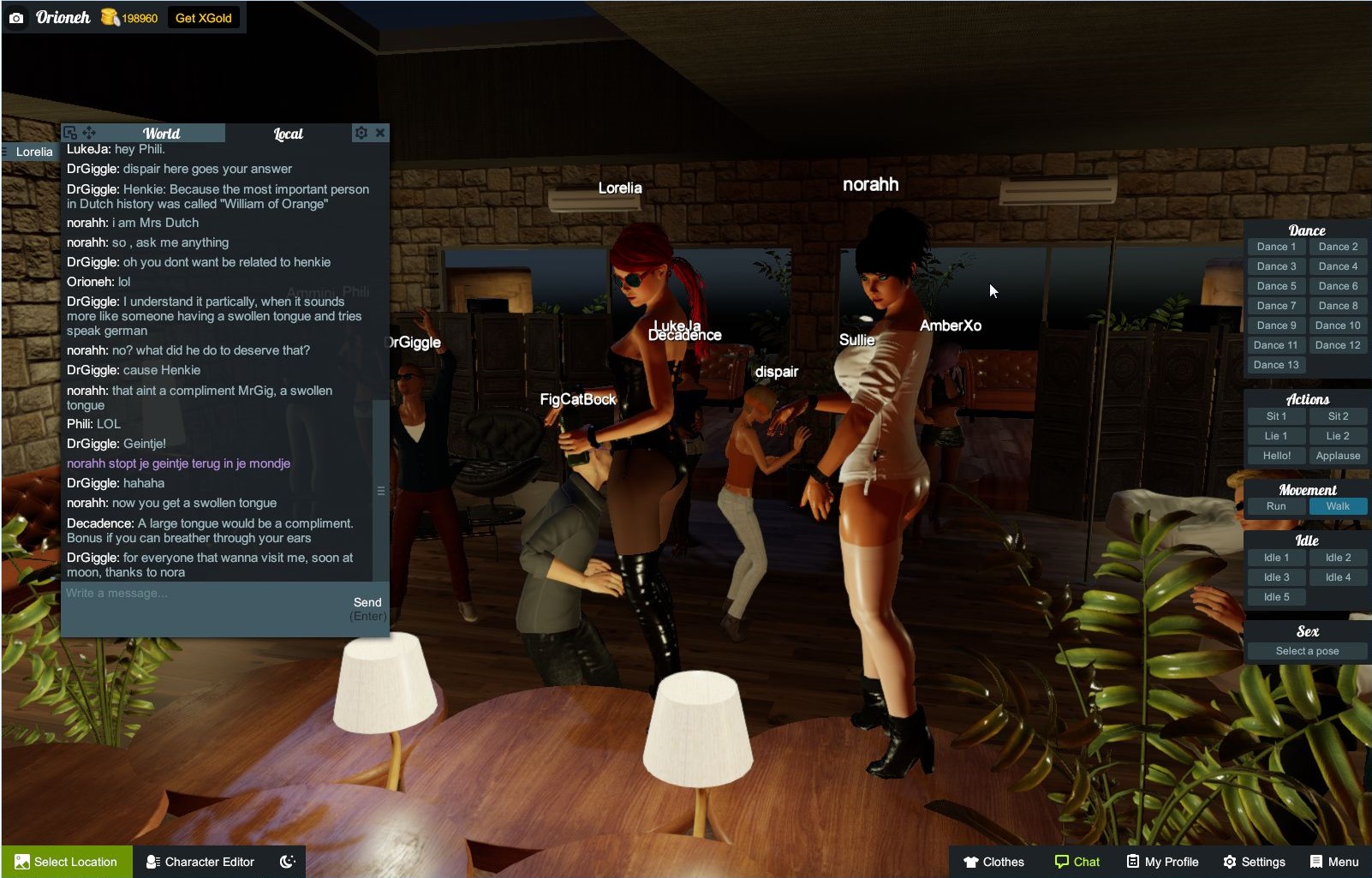This screenshot has height=878, width=1372.
Task: Start Dance 7 animation
Action: click(1275, 305)
